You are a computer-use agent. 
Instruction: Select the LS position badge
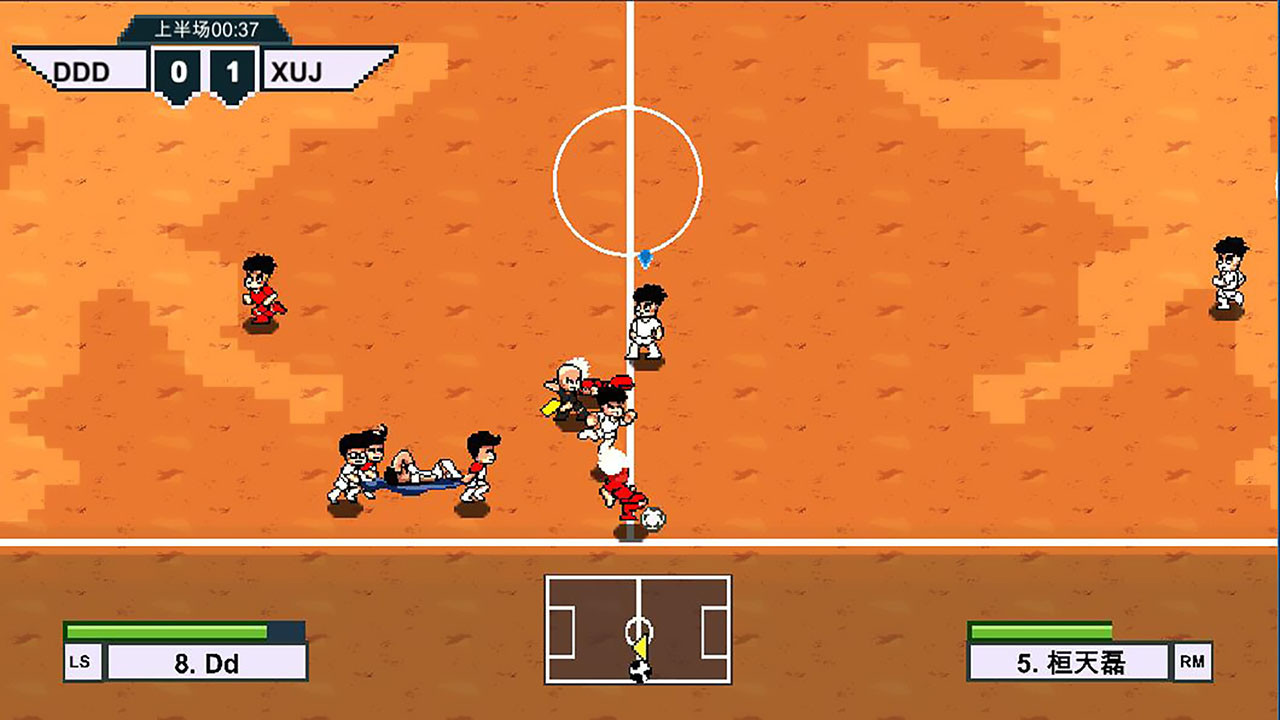click(81, 661)
